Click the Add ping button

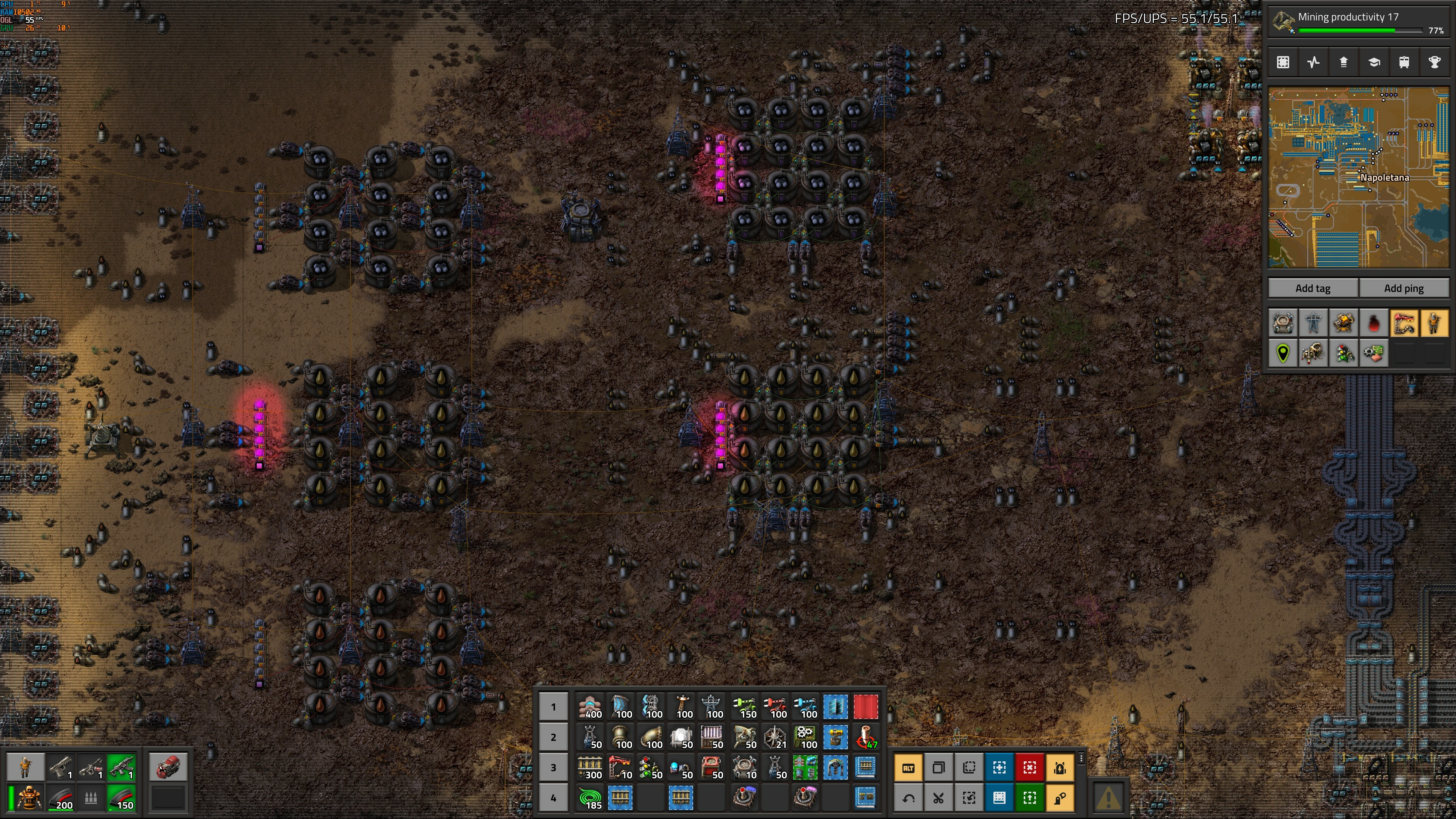[1403, 288]
